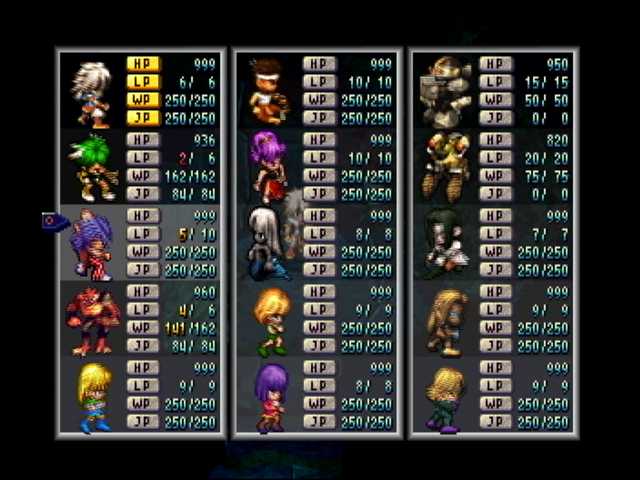The image size is (640, 480).
Task: Choose the headband-wearing brown-haired fighter
Action: (x=267, y=90)
